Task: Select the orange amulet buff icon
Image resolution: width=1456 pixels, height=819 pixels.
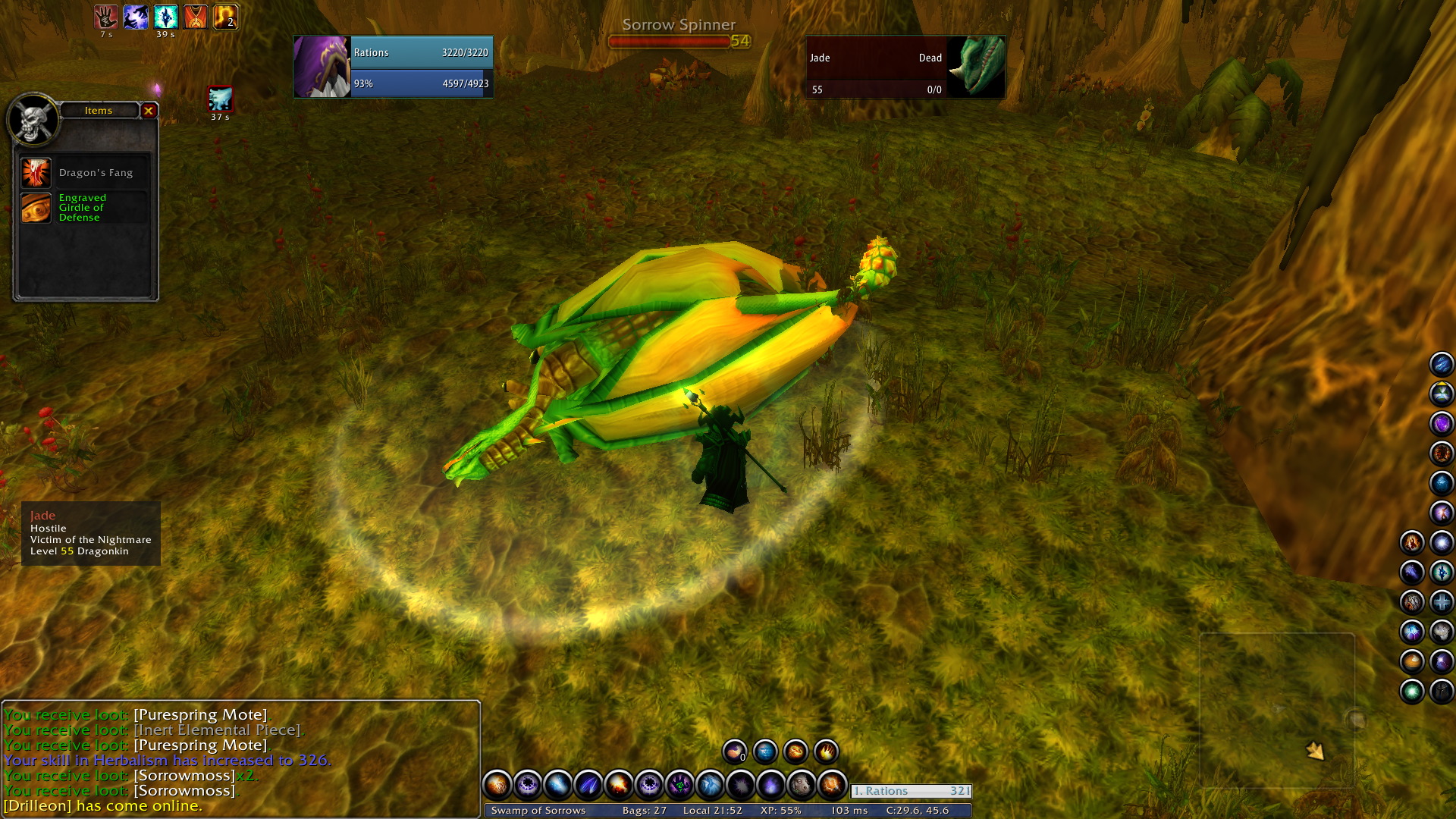Action: coord(196,17)
